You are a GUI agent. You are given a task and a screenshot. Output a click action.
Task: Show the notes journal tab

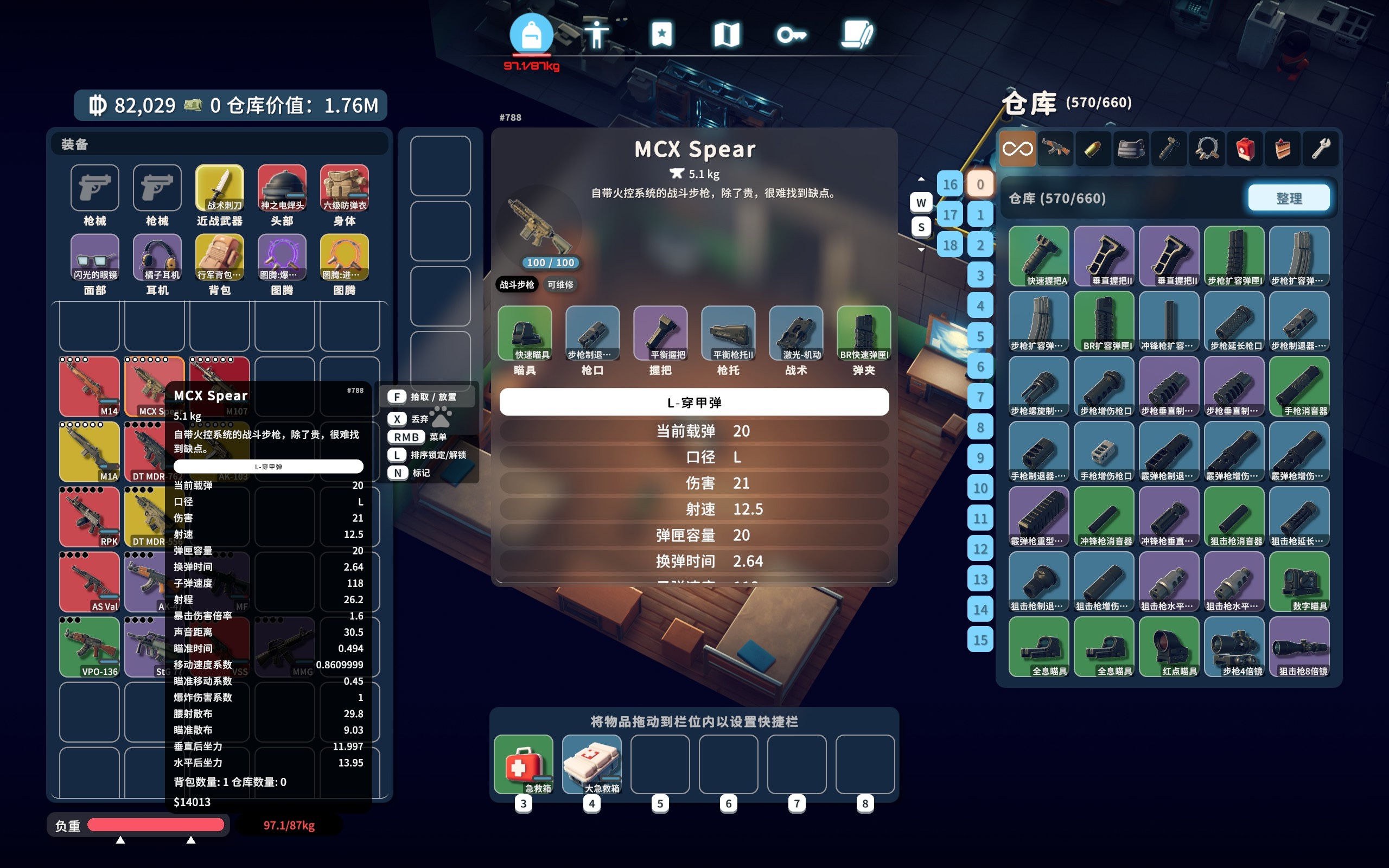(857, 34)
